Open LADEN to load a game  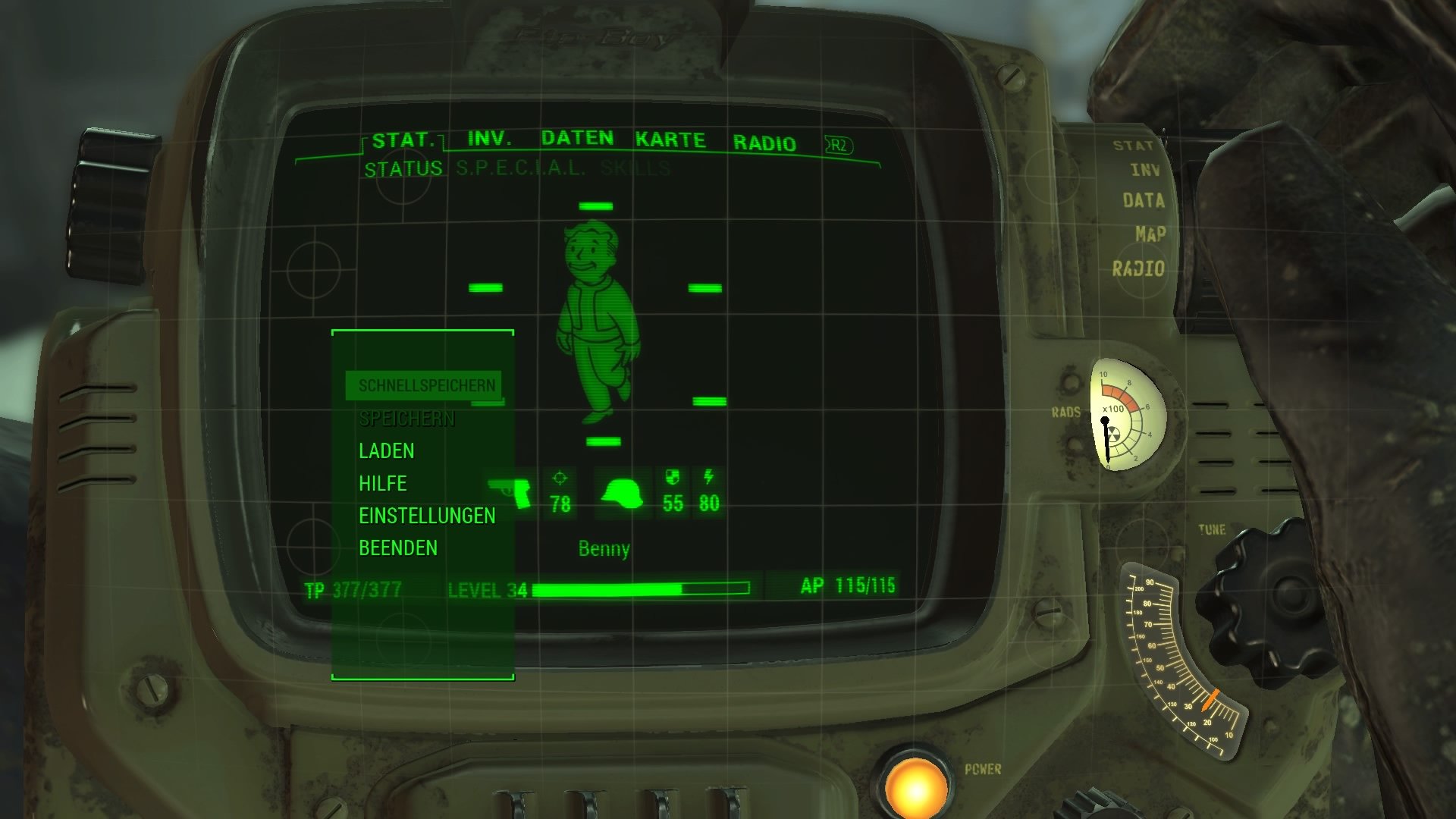[387, 450]
